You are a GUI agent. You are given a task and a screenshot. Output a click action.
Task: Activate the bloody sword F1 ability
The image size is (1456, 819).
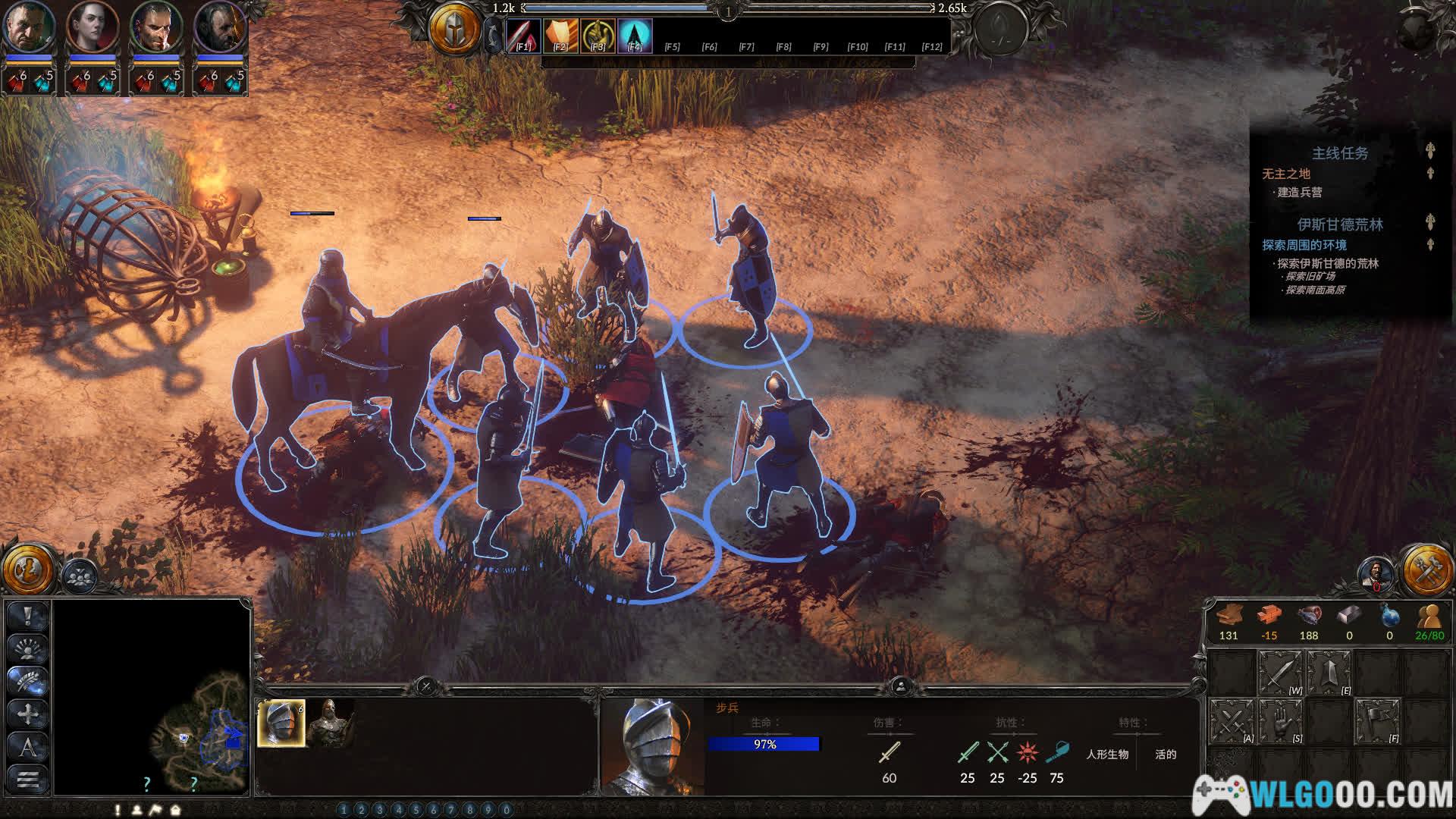[523, 35]
